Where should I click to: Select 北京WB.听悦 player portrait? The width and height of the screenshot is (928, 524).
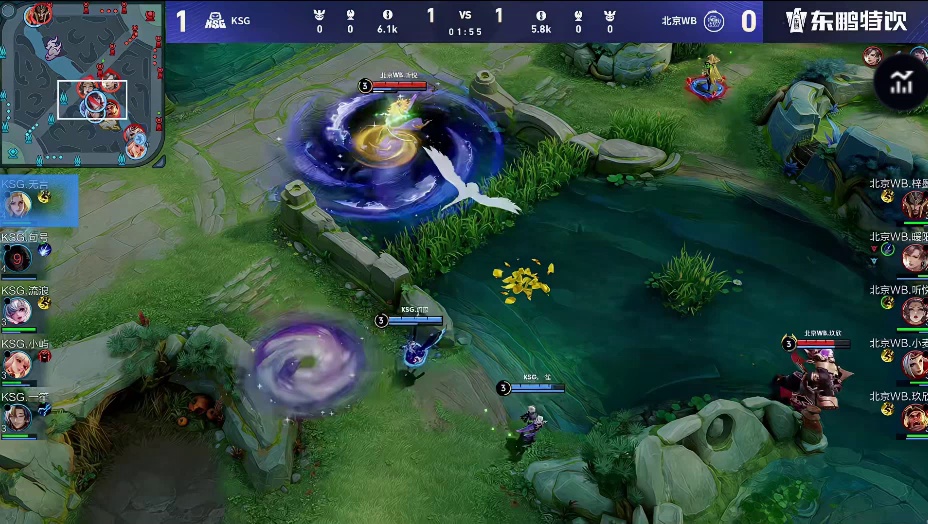(914, 311)
